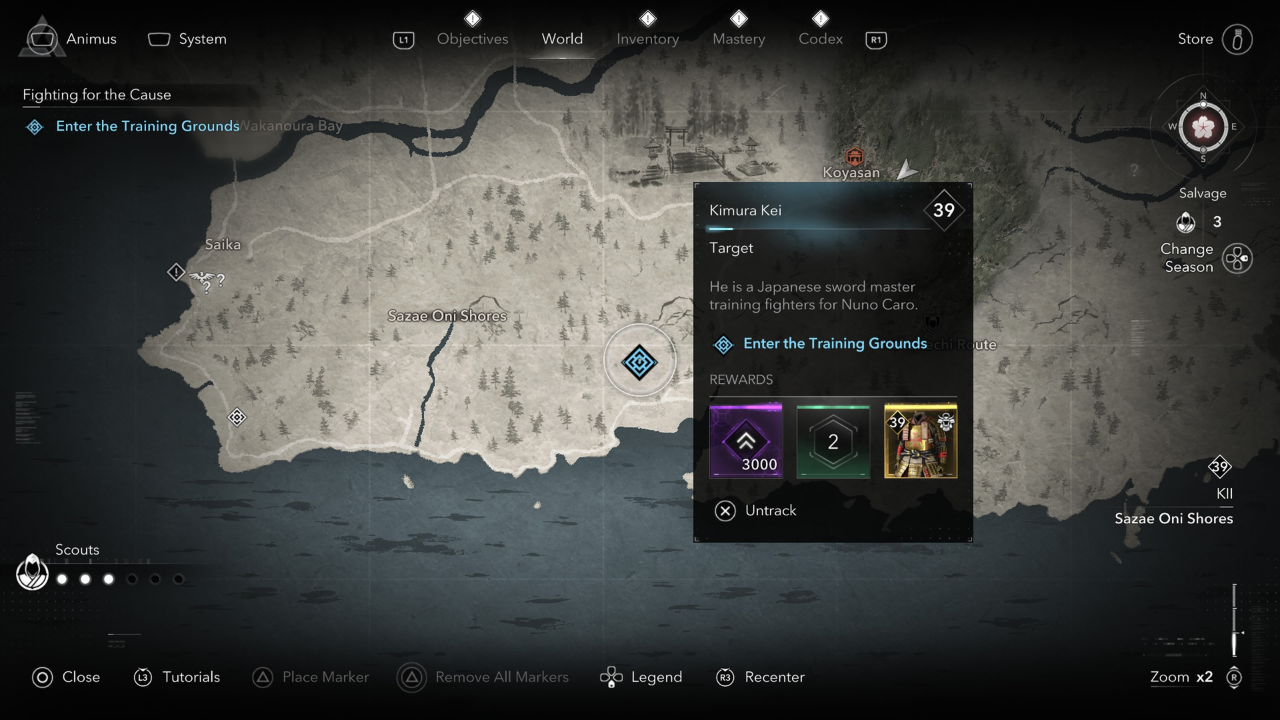Close the world map

pyautogui.click(x=66, y=677)
